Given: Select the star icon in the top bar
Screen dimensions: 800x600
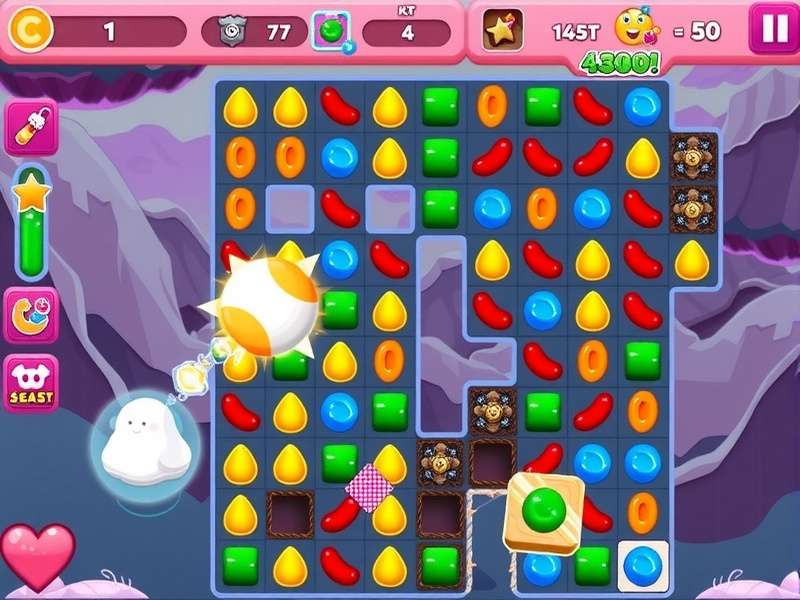Looking at the screenshot, I should pos(503,31).
